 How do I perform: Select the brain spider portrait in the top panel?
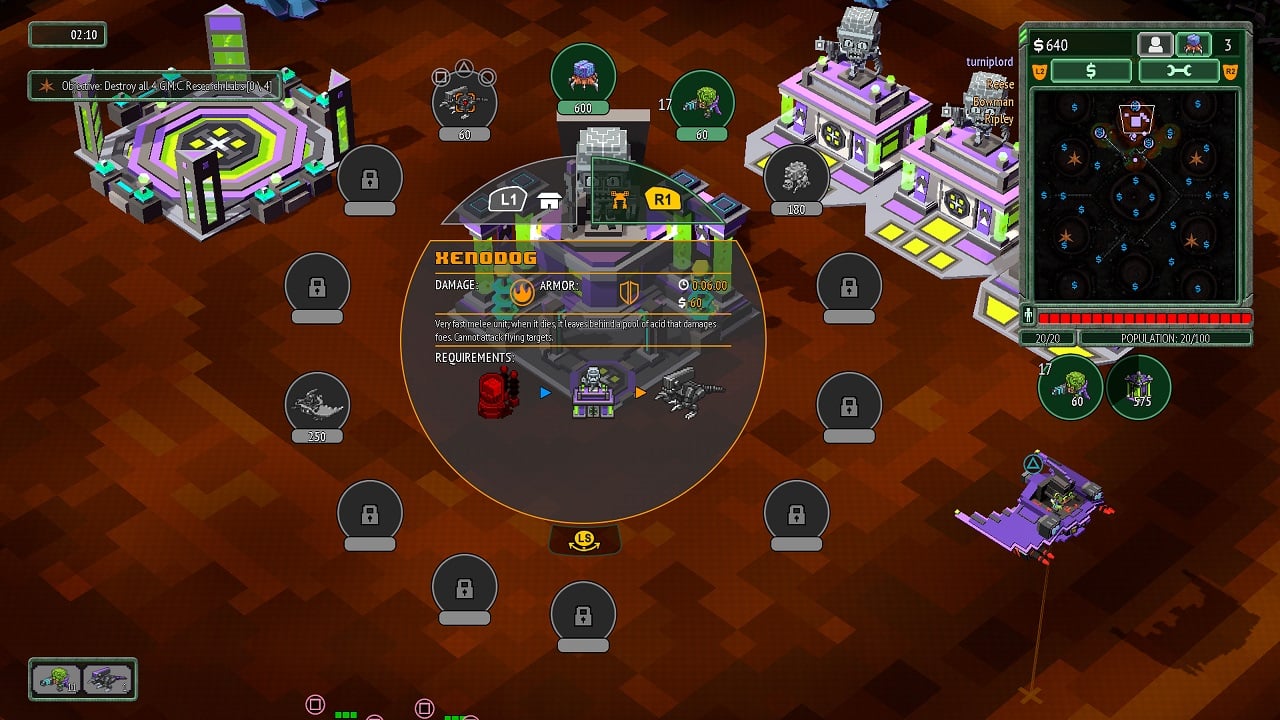click(x=1193, y=45)
